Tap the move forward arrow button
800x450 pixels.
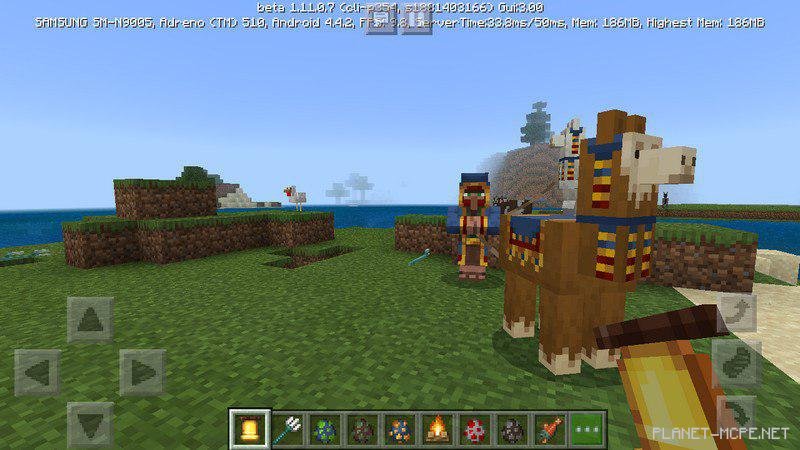click(90, 320)
